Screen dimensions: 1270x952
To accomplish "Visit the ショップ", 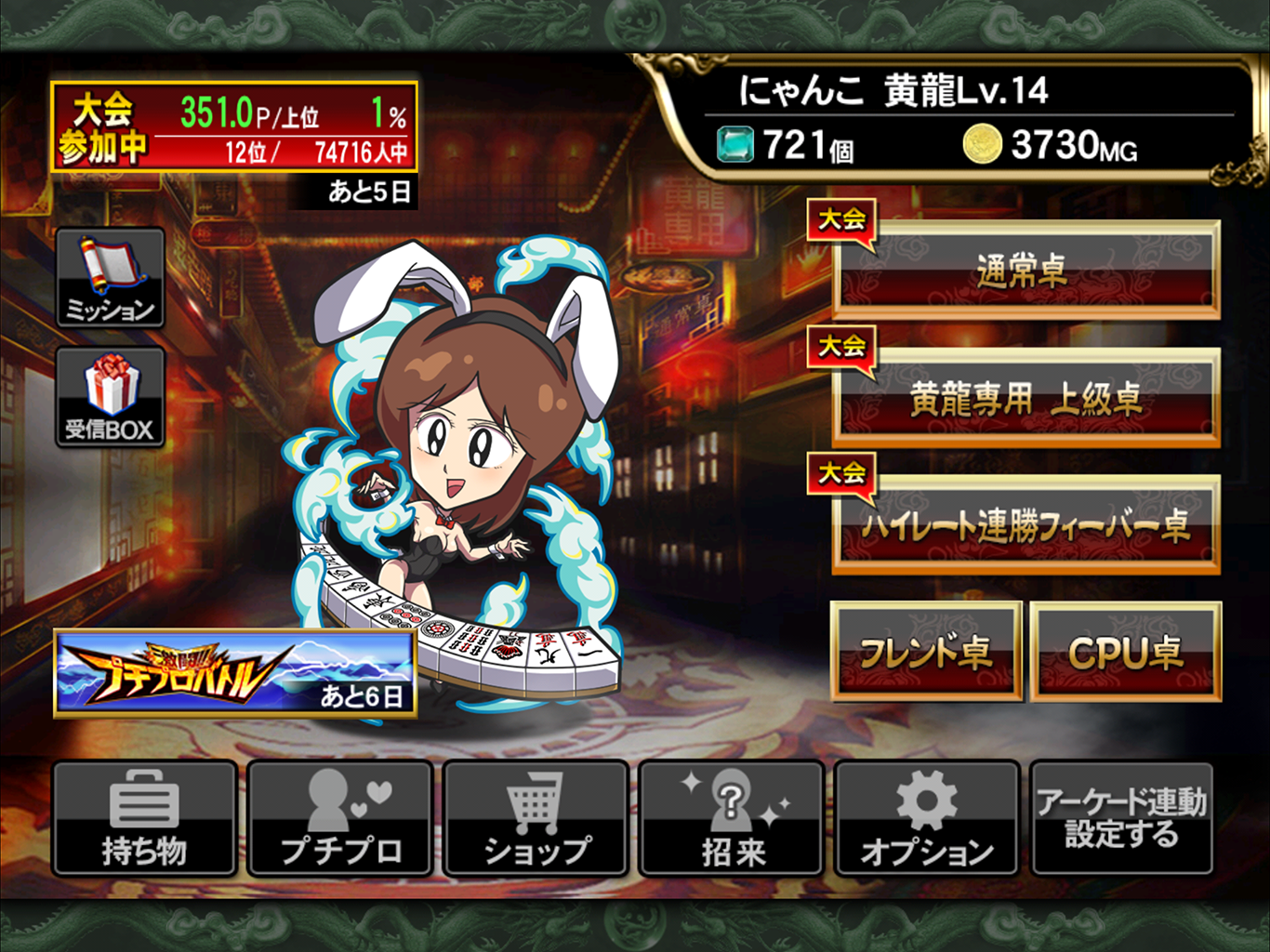I will (x=536, y=818).
